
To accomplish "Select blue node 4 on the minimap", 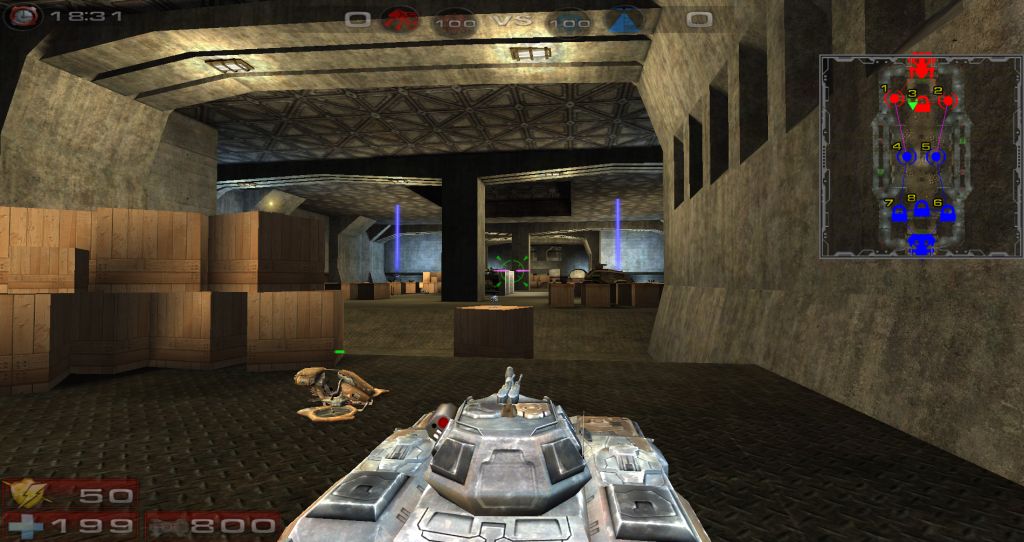I will point(907,157).
